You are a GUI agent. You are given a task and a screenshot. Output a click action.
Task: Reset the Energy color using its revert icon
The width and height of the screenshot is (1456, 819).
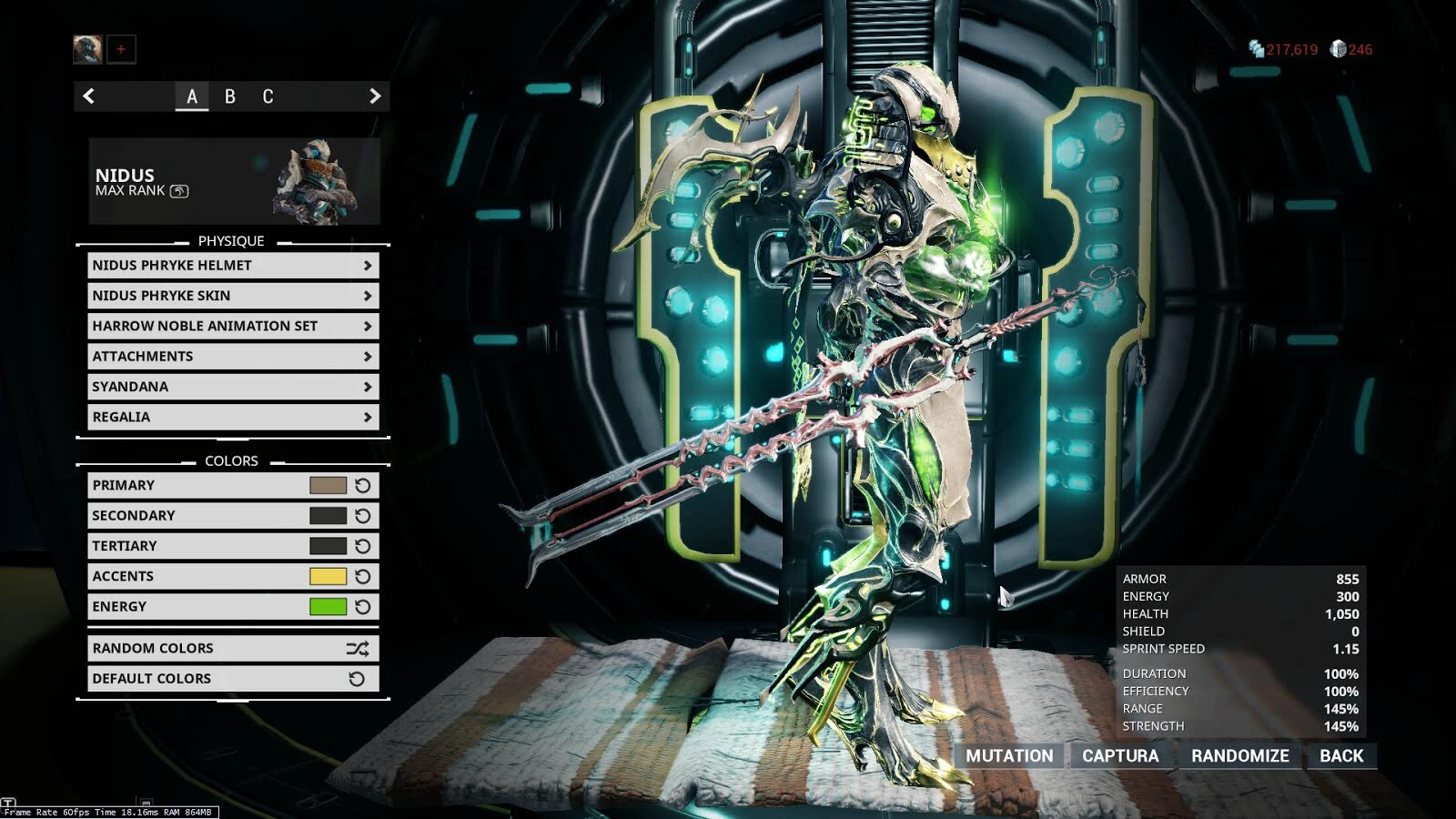click(x=362, y=606)
